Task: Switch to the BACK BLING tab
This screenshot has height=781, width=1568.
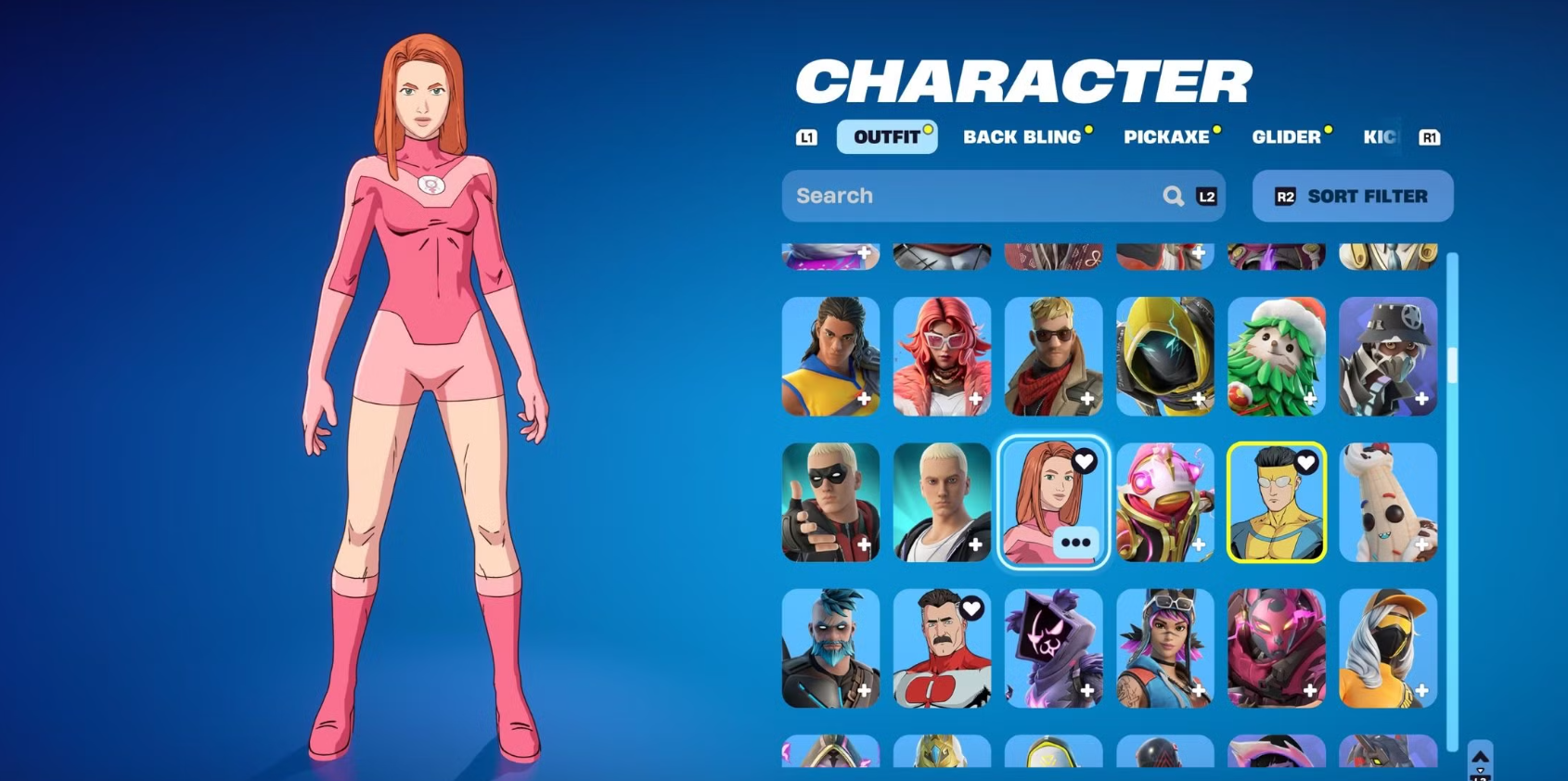Action: tap(1023, 136)
